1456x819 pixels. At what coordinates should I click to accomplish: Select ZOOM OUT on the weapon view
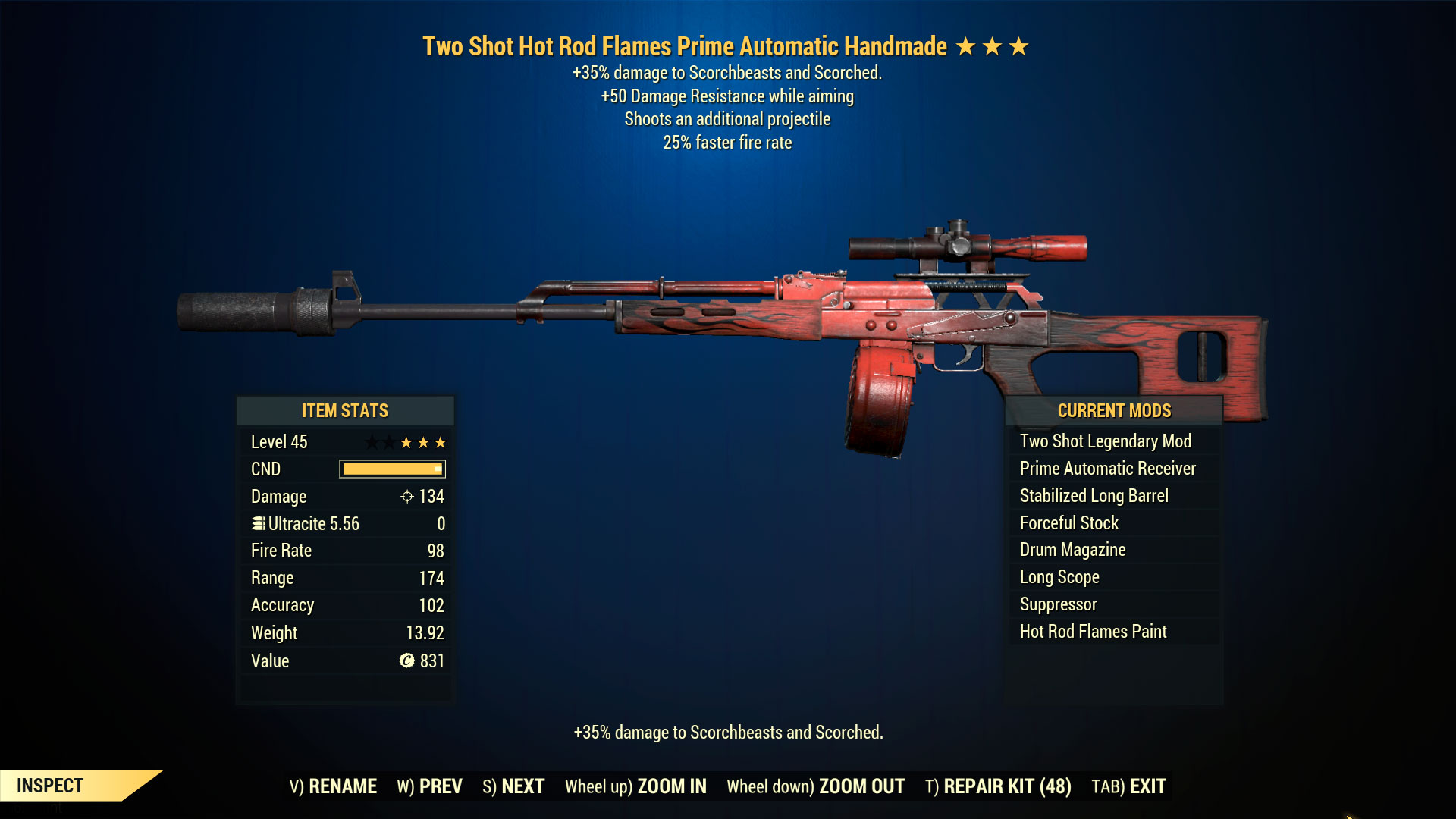point(815,786)
